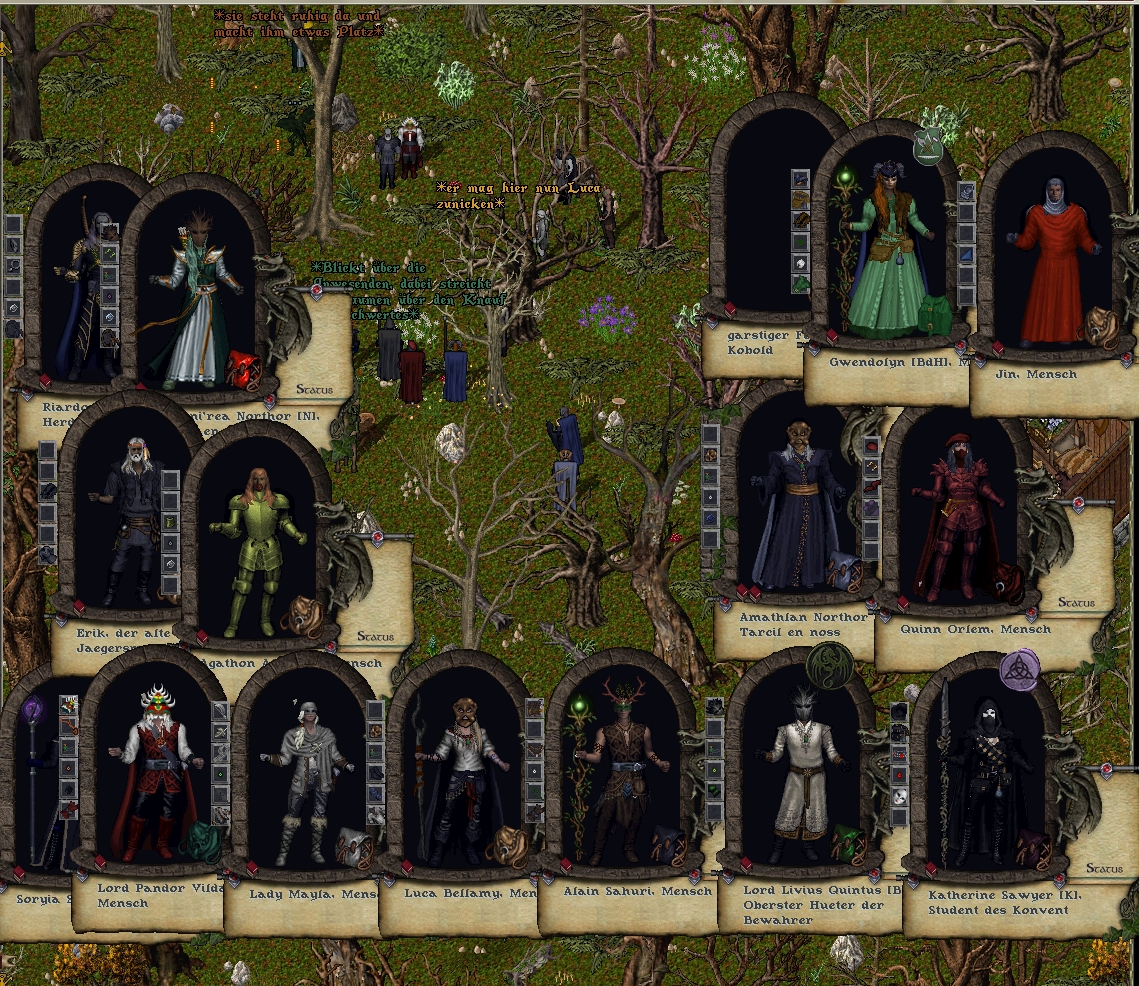Screen dimensions: 1139x986
Task: Click the Status button beside Agathon's paperdoll
Action: [x=373, y=636]
